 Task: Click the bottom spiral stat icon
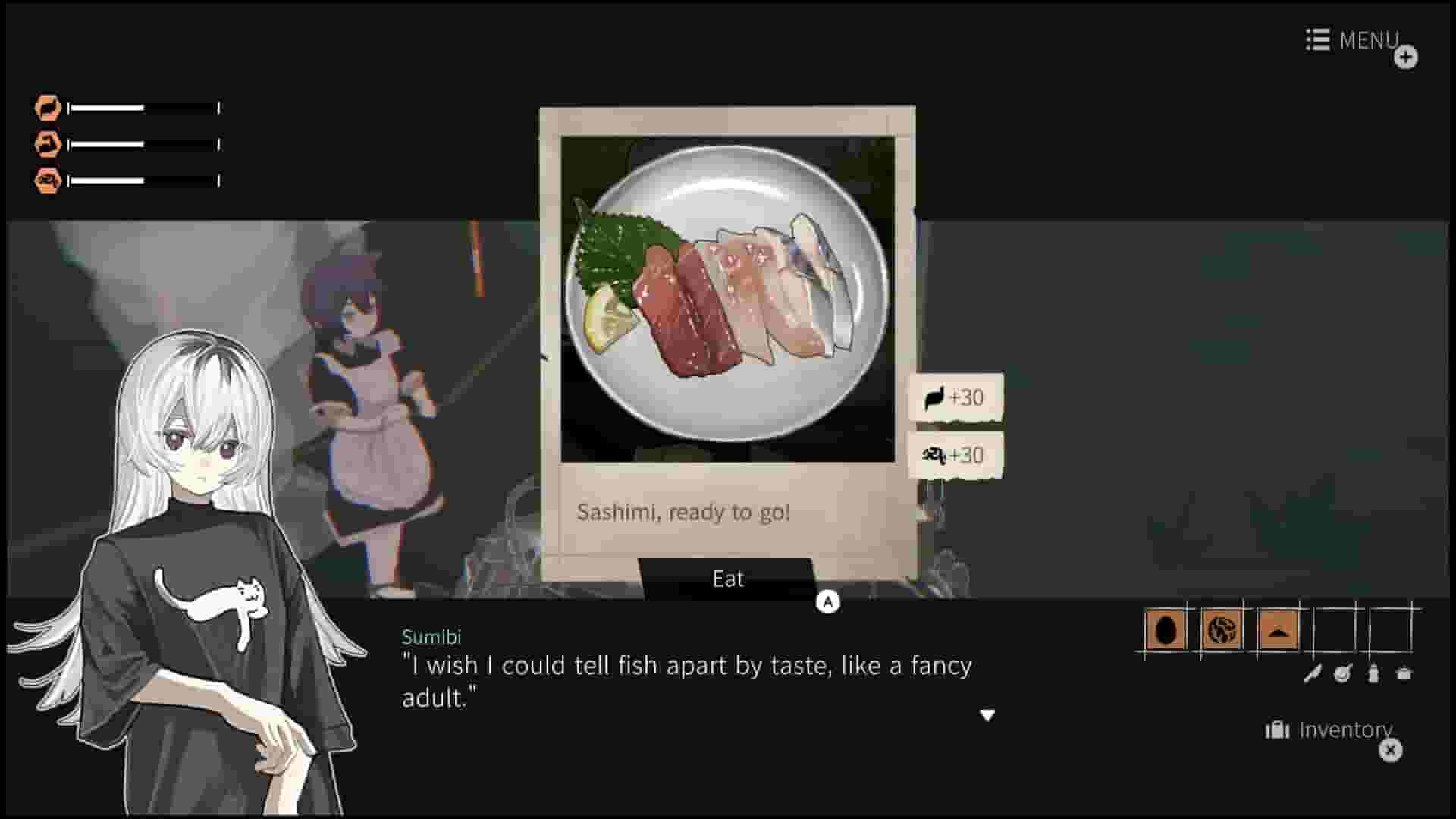pyautogui.click(x=47, y=180)
